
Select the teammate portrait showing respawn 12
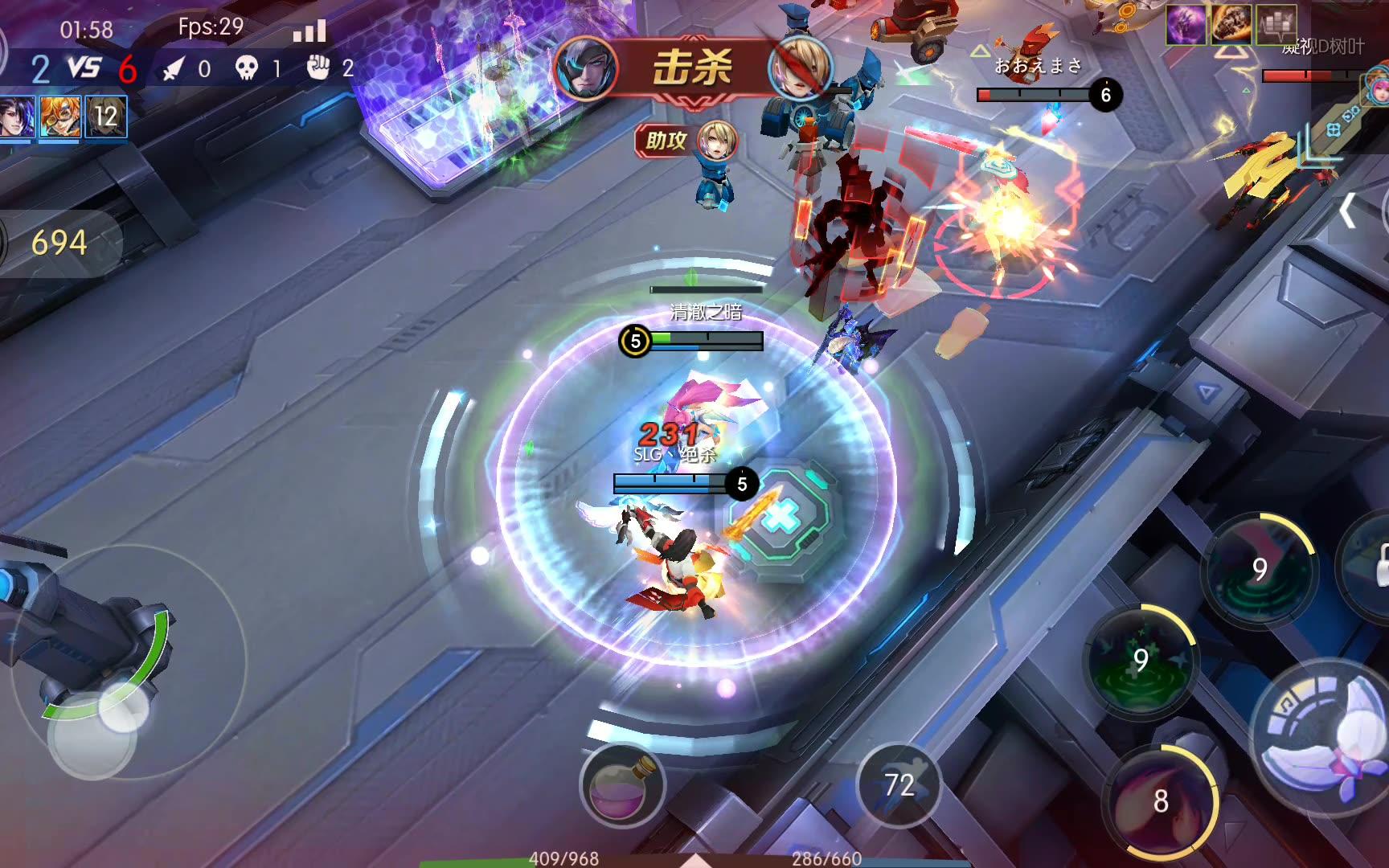pyautogui.click(x=105, y=118)
